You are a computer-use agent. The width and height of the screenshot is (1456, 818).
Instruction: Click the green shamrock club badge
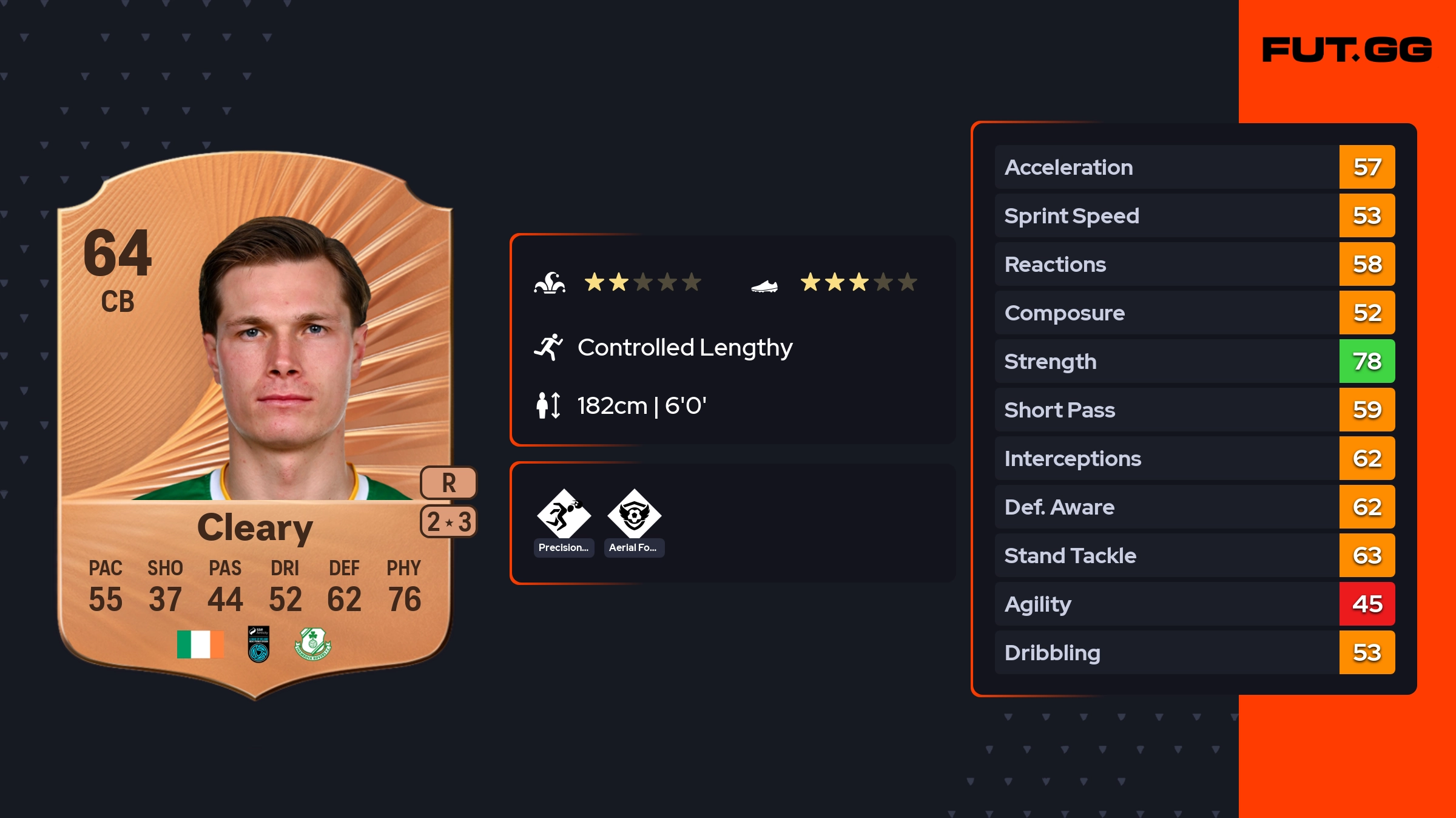pyautogui.click(x=312, y=644)
